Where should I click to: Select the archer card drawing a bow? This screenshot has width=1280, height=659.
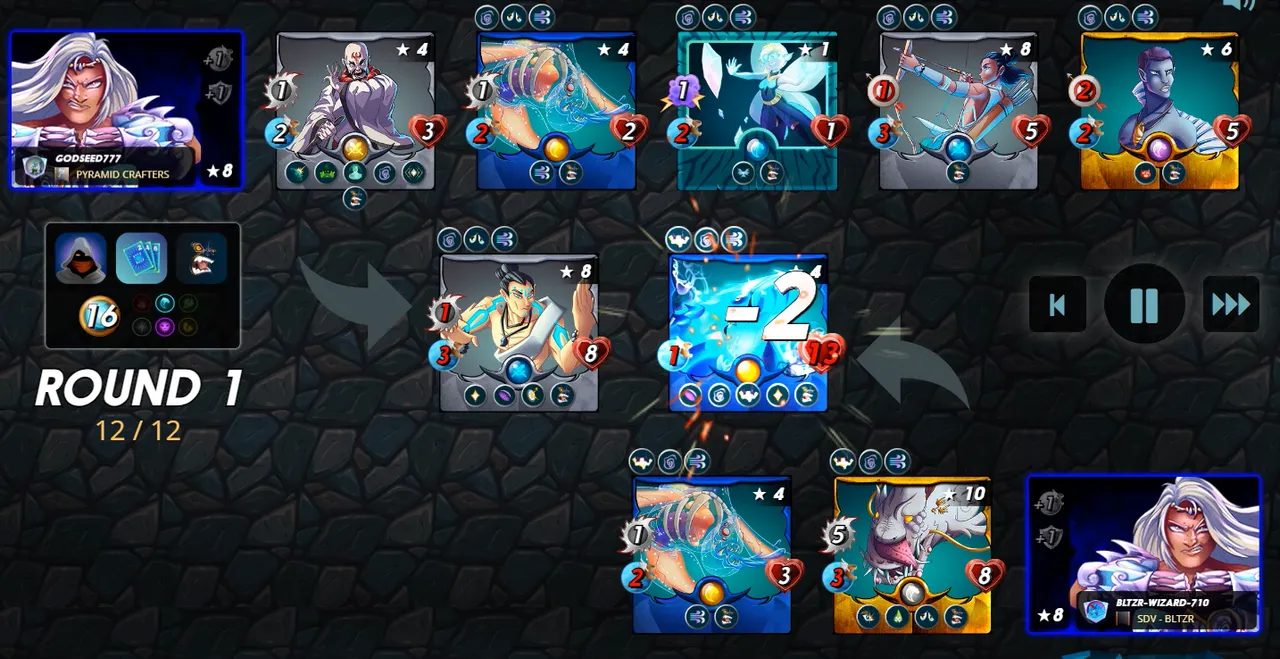[958, 110]
